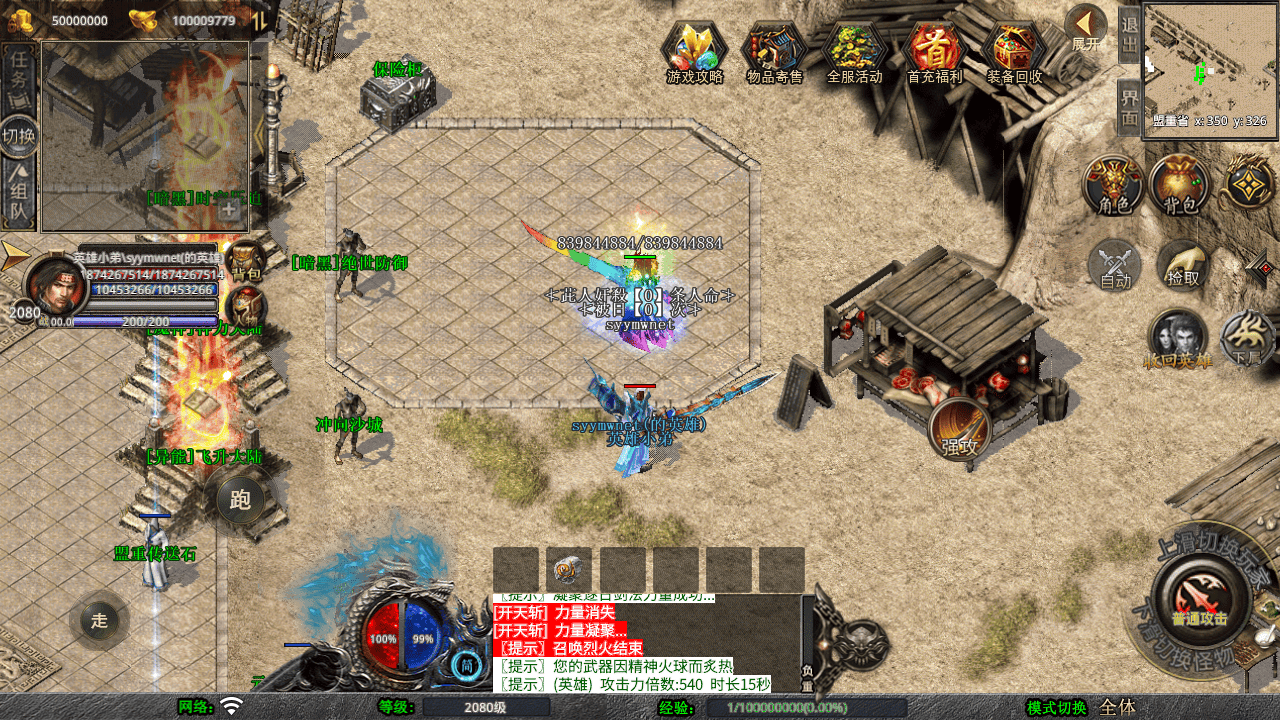Viewport: 1280px width, 720px height.
Task: Use the 普通攻击 normal attack button
Action: [1199, 599]
